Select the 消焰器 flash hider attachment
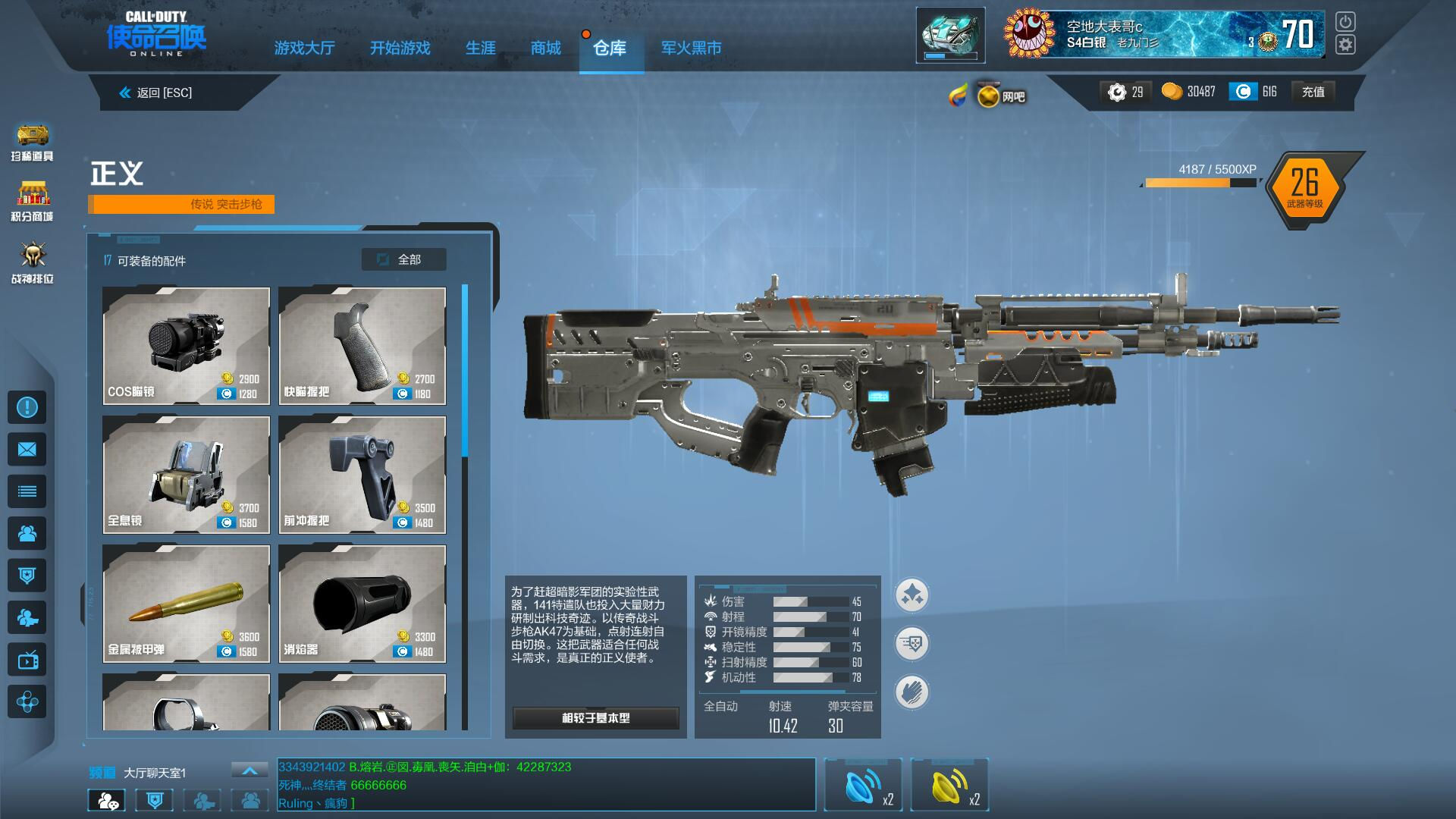This screenshot has height=819, width=1456. (x=362, y=604)
